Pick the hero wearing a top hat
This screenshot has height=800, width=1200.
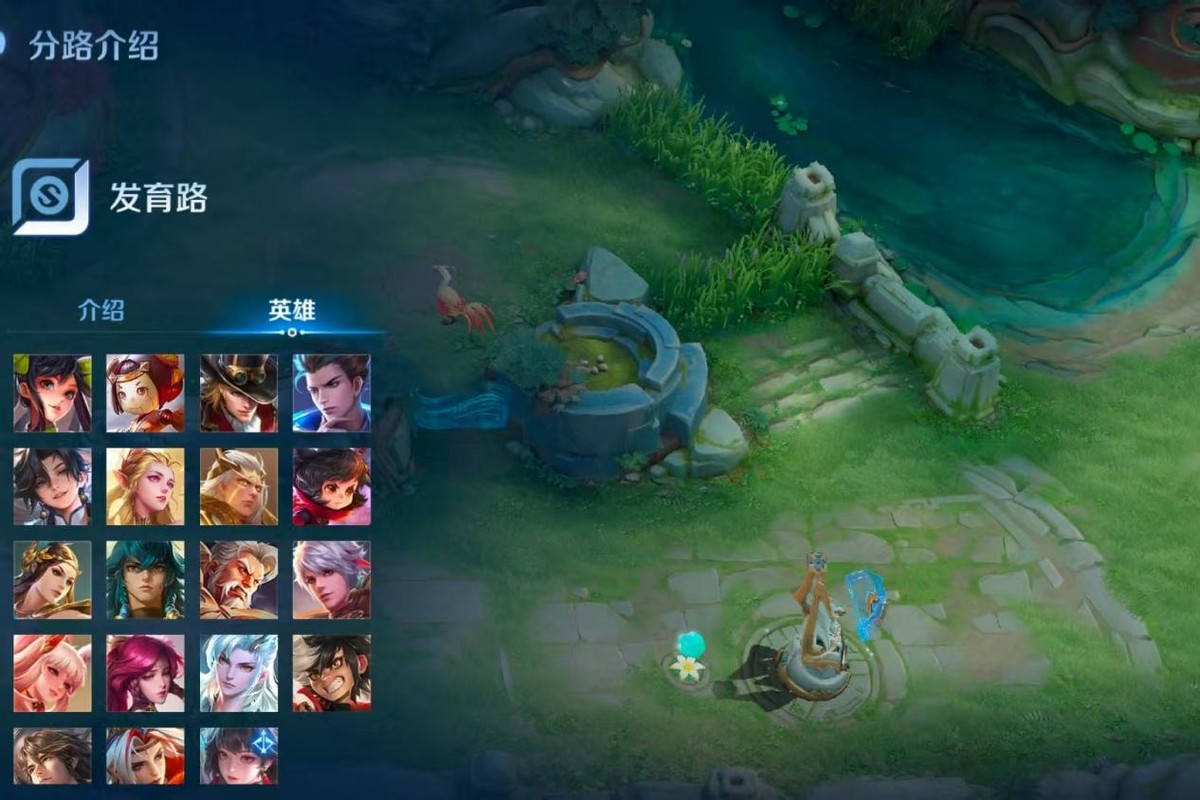(x=239, y=393)
